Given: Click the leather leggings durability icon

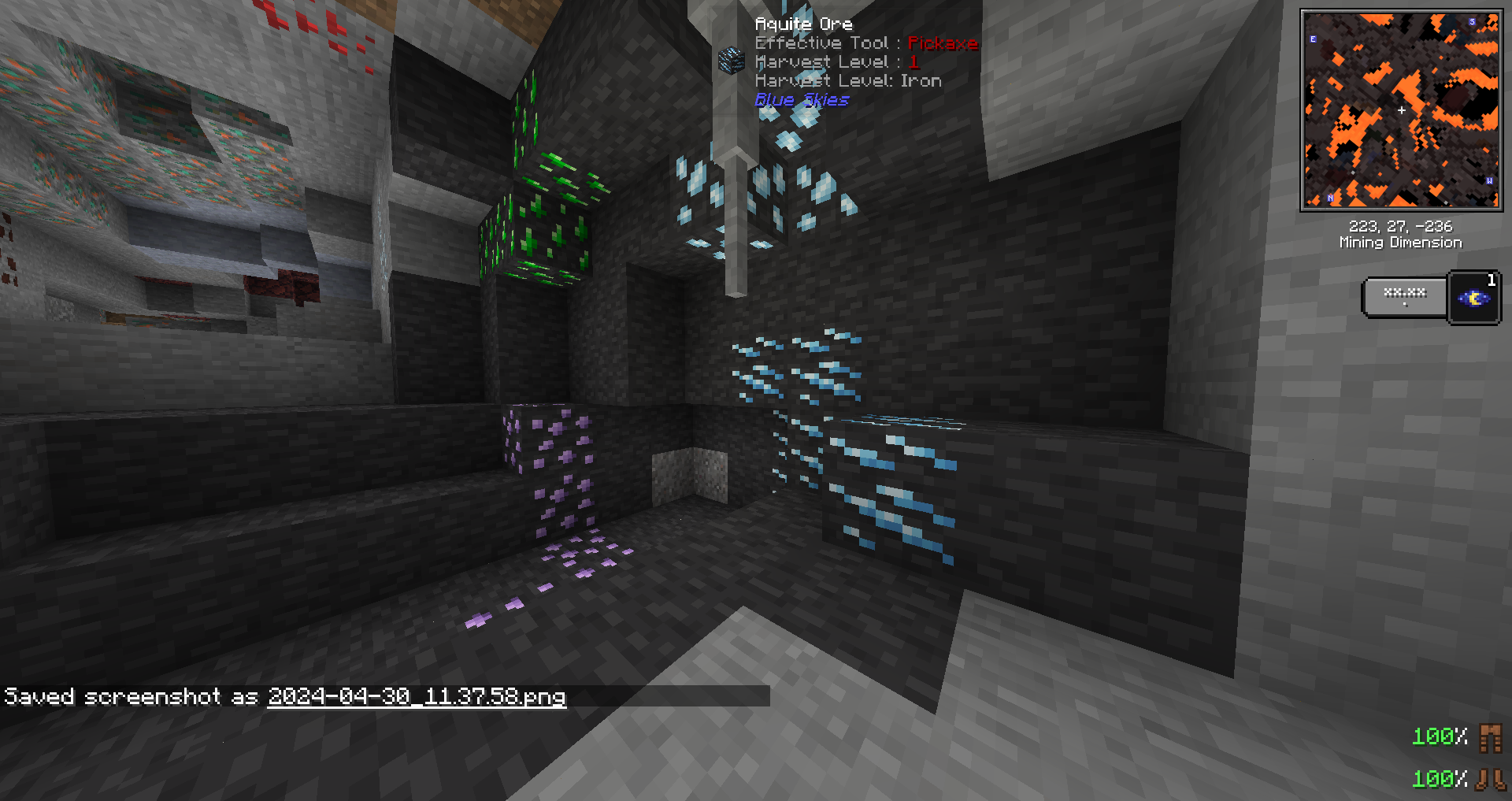Looking at the screenshot, I should [1492, 739].
